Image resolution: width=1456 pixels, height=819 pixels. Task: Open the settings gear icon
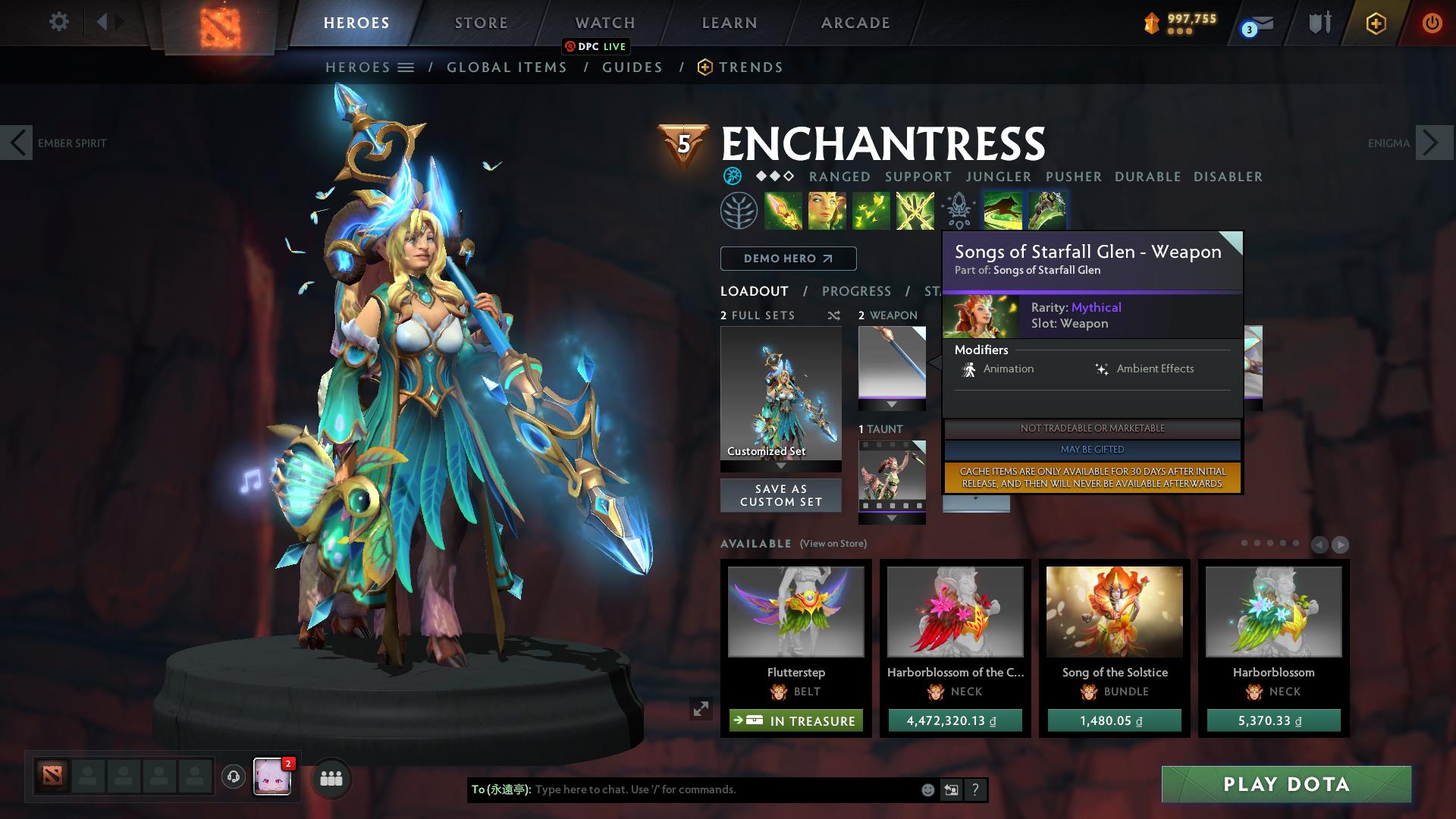pyautogui.click(x=58, y=22)
